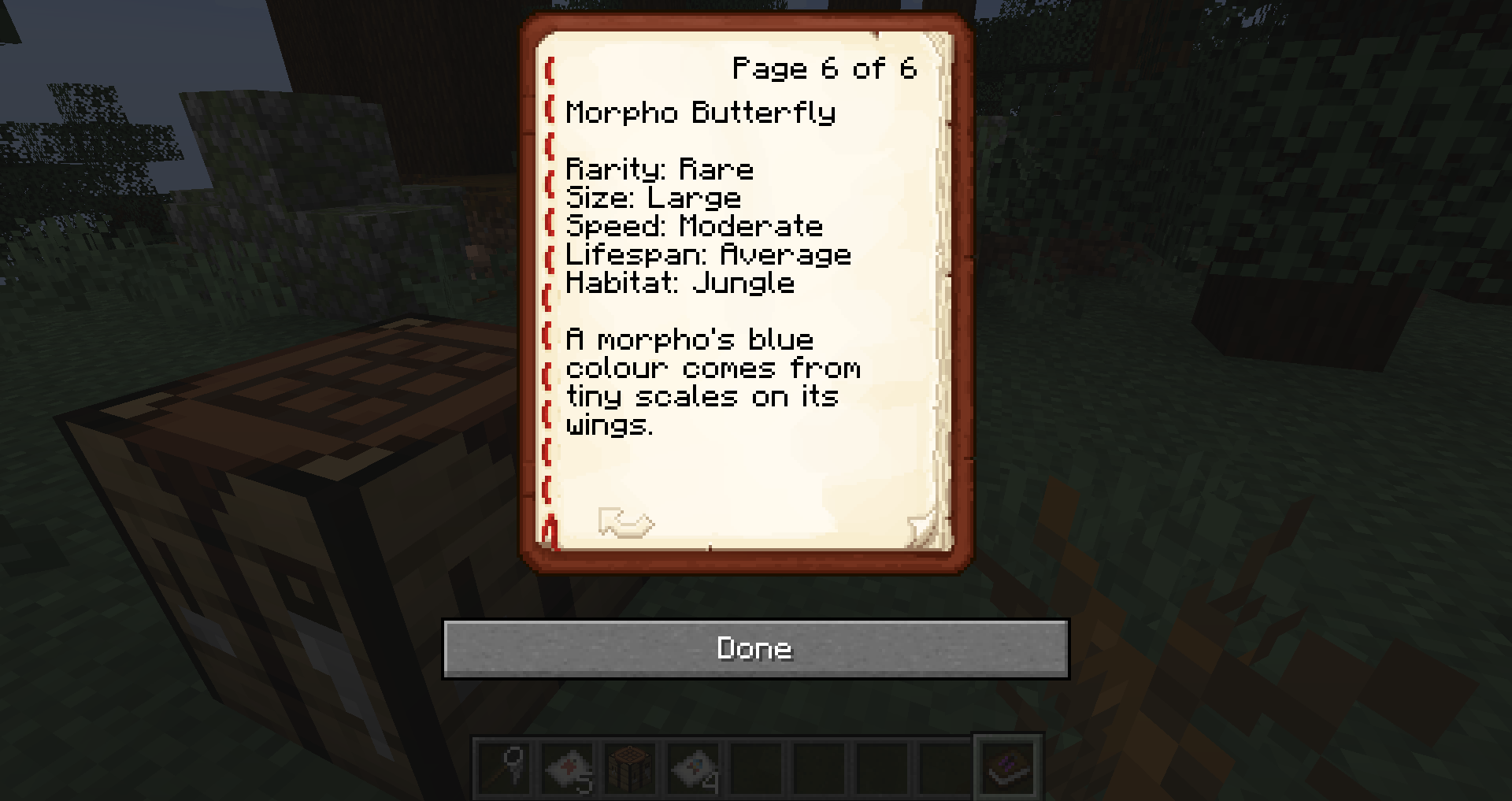Click the Lifespan: Average entry

coord(708,254)
